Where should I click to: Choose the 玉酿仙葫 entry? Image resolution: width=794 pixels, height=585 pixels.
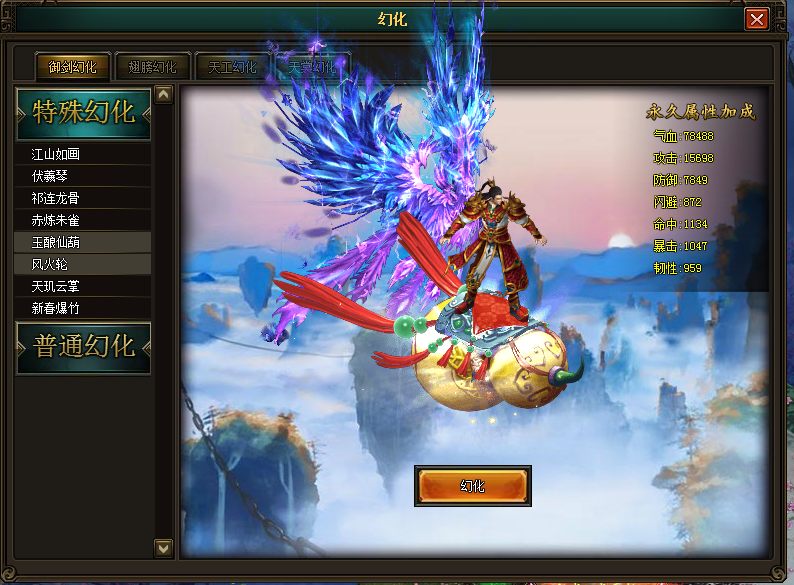point(84,242)
